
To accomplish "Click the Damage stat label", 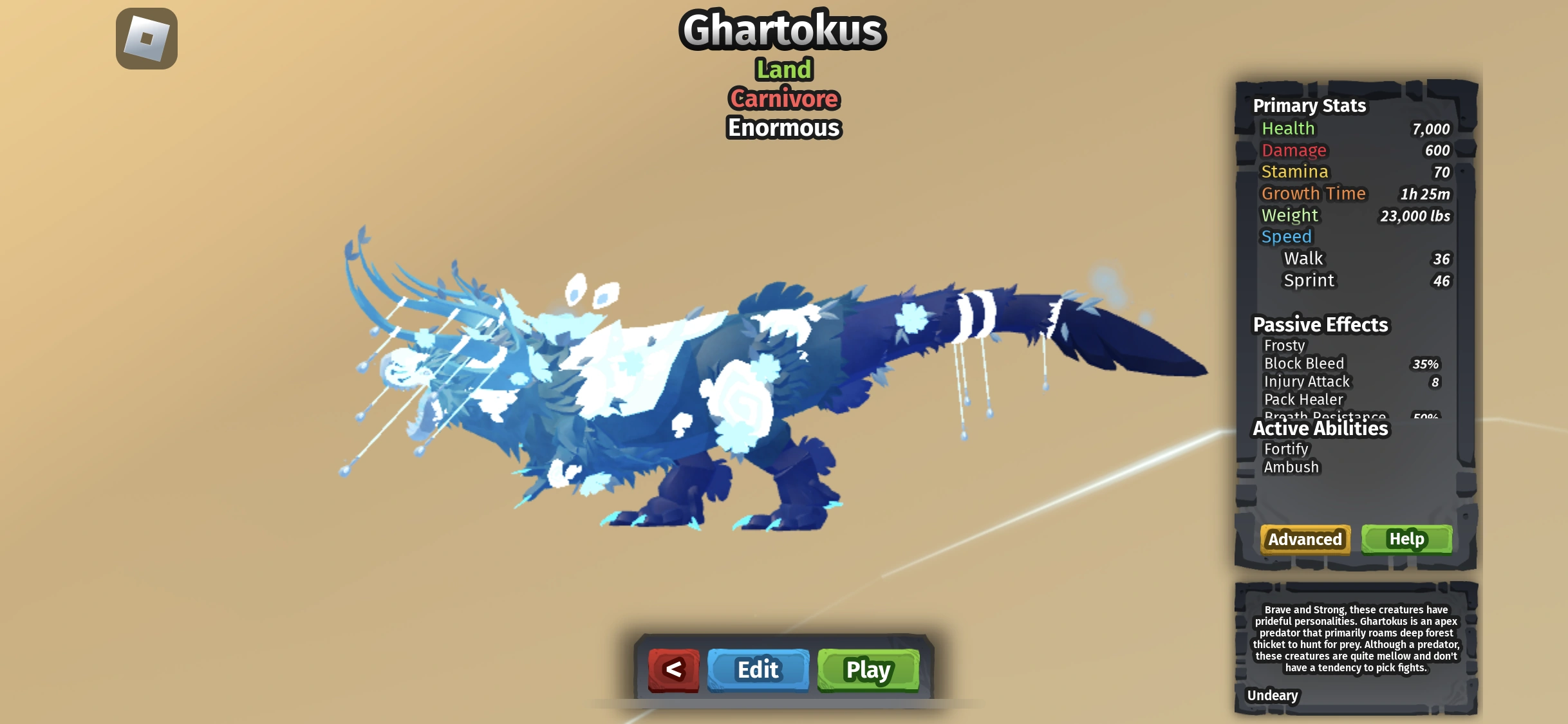I will (1294, 150).
